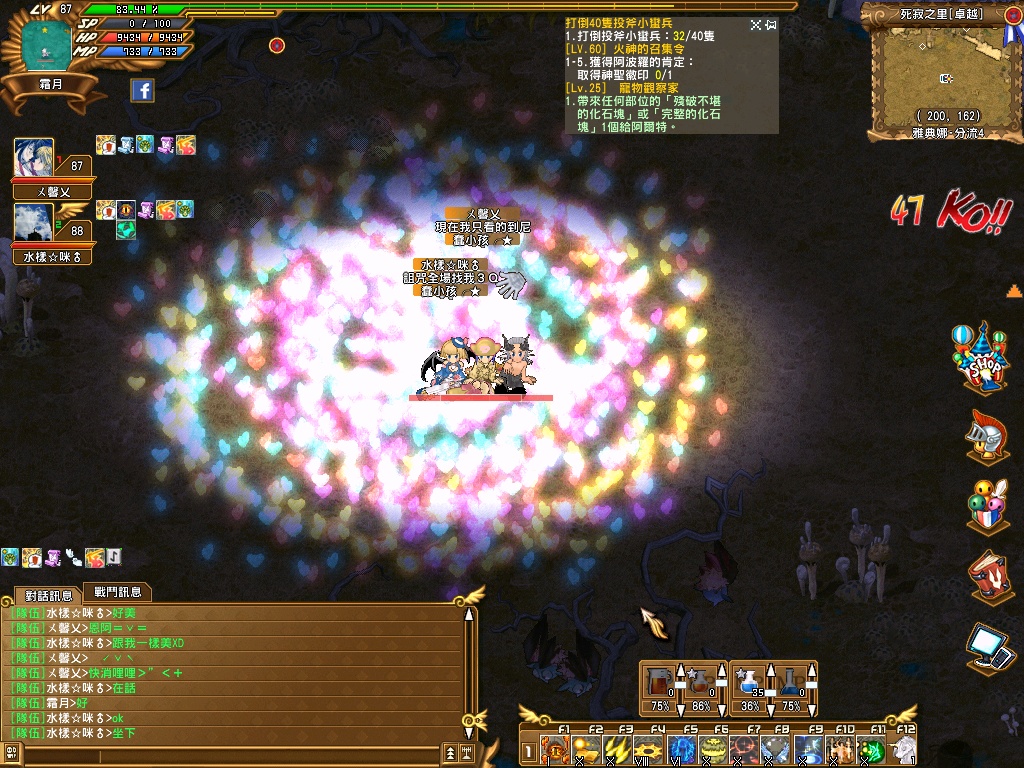The image size is (1024, 768).
Task: Close the quest tracker panel
Action: [771, 25]
